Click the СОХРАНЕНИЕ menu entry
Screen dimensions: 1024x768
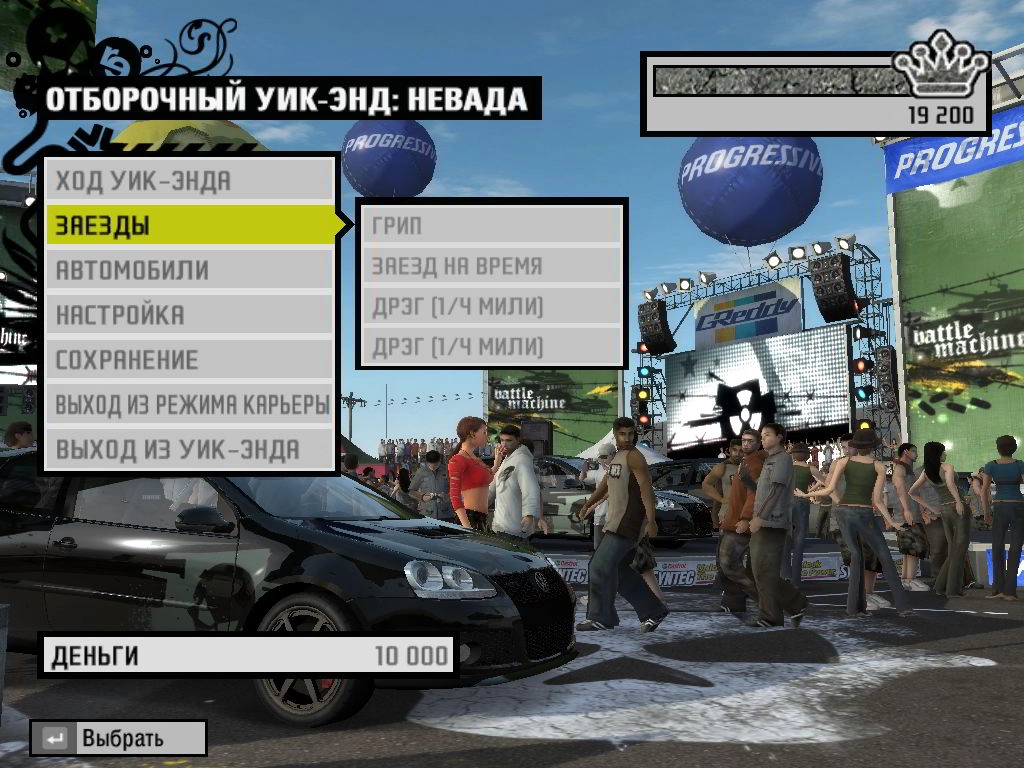188,360
